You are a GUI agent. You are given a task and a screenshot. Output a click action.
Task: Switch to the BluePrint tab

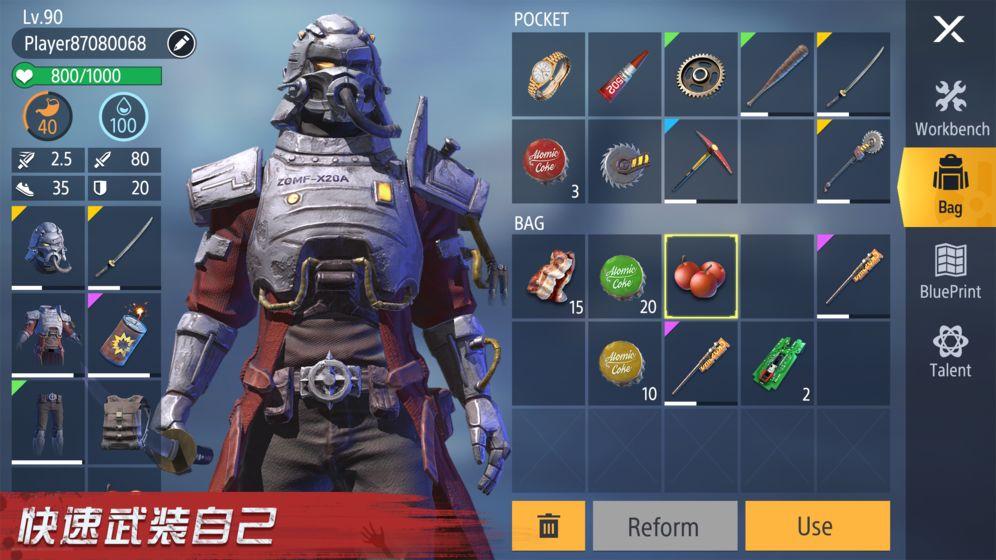(x=951, y=270)
